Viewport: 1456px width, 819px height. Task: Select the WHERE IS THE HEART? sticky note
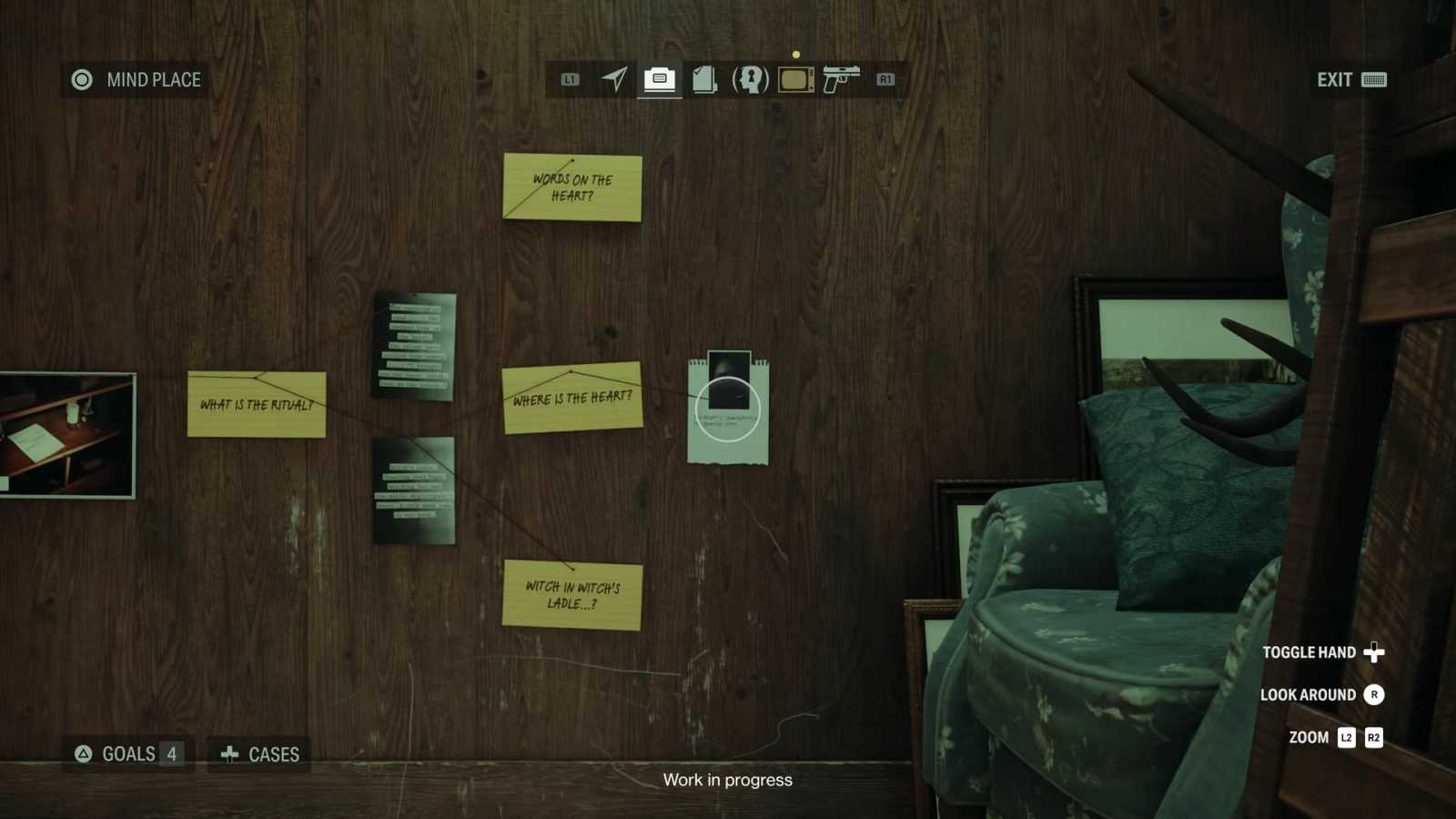(571, 397)
